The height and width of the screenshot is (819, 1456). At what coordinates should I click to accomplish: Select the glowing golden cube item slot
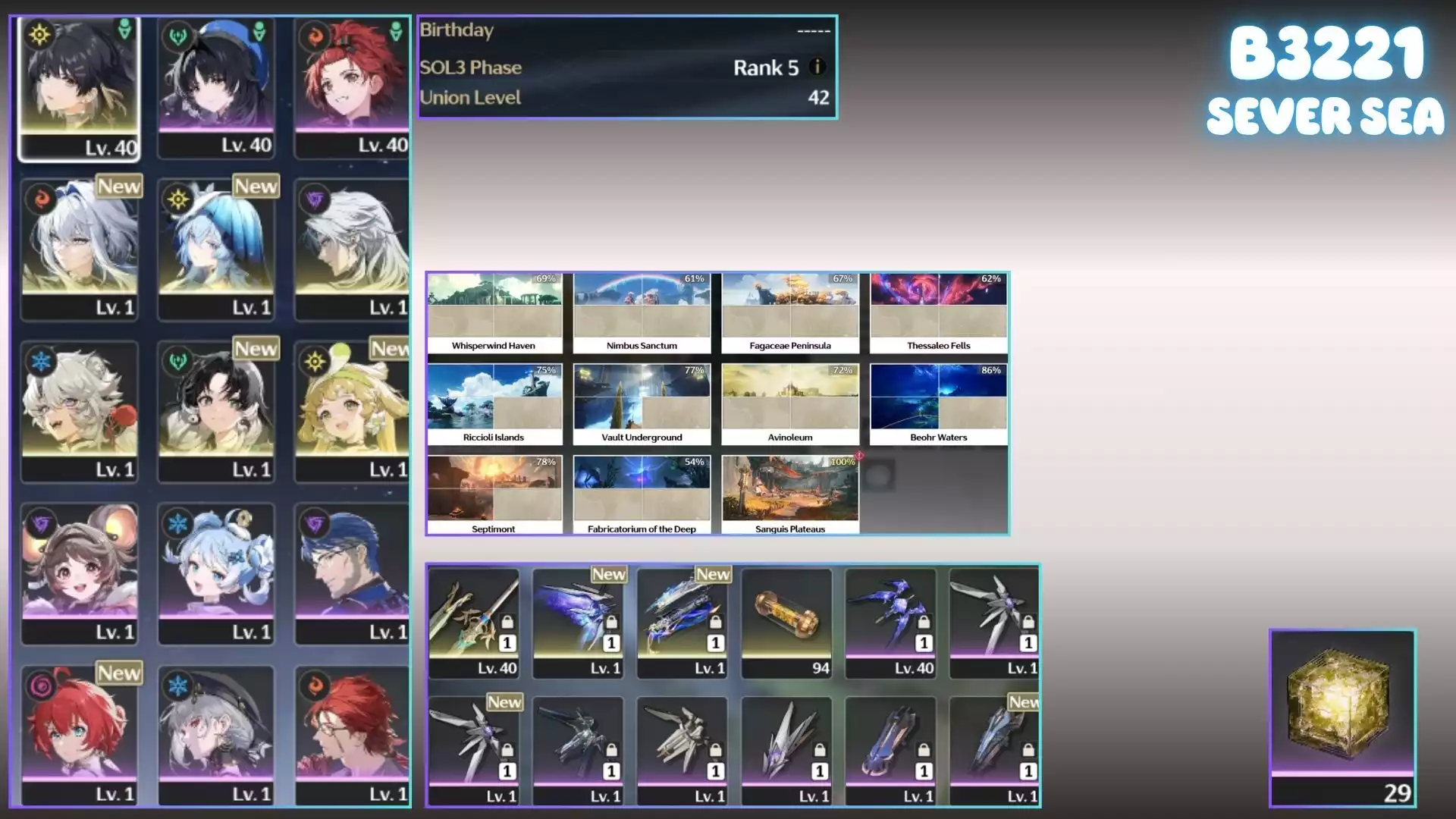(x=1341, y=717)
